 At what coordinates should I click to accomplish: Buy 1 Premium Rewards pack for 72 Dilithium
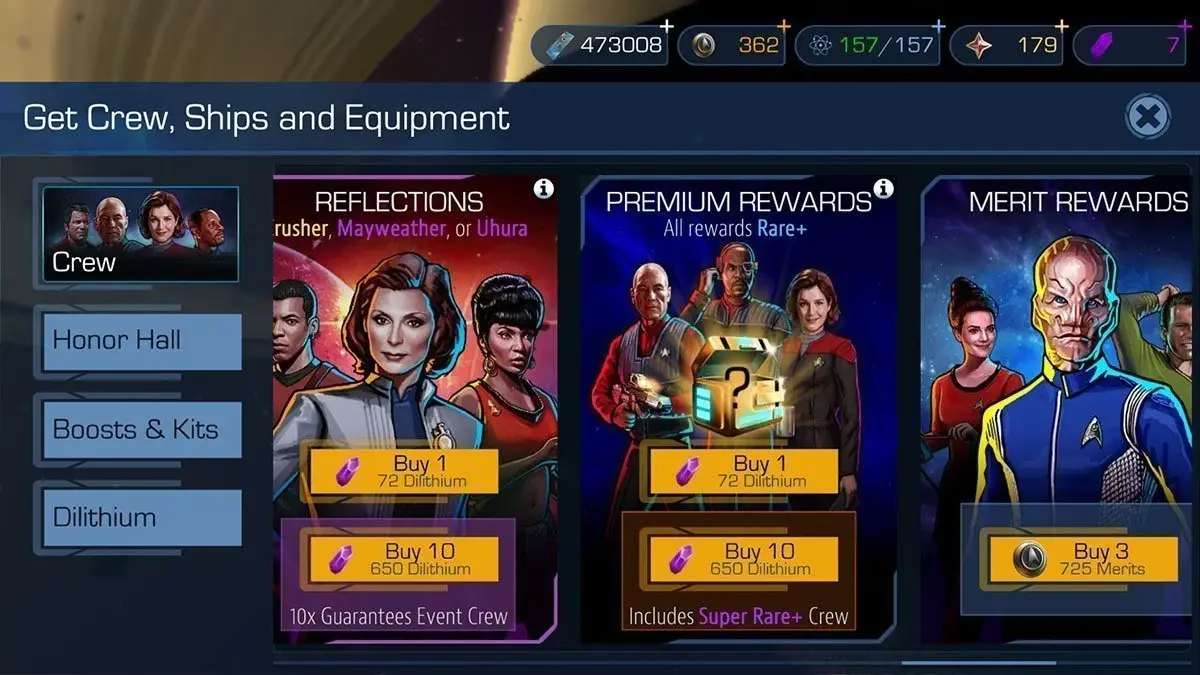(x=742, y=471)
